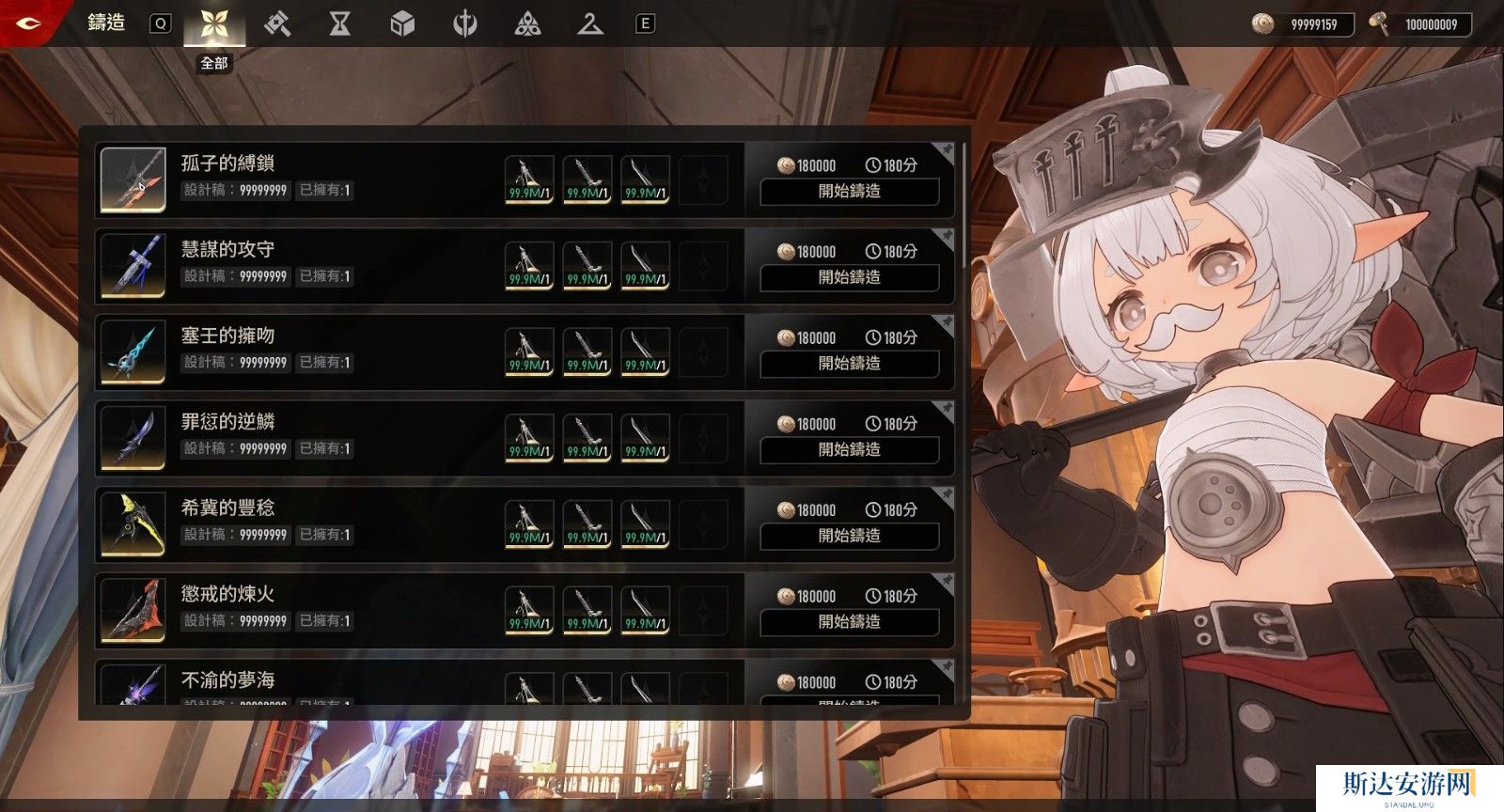Viewport: 1504px width, 812px height.
Task: Switch to the cube category tab
Action: click(402, 24)
